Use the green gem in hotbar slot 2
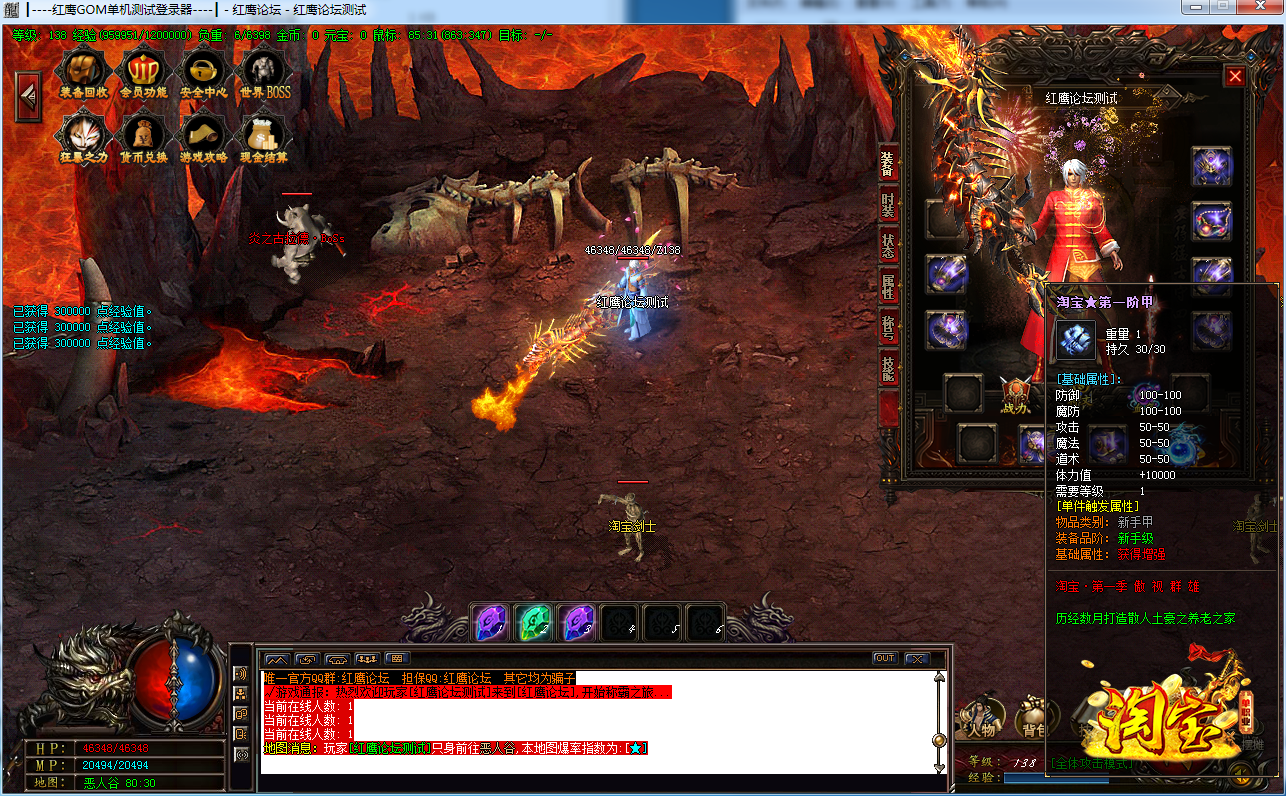 coord(534,622)
